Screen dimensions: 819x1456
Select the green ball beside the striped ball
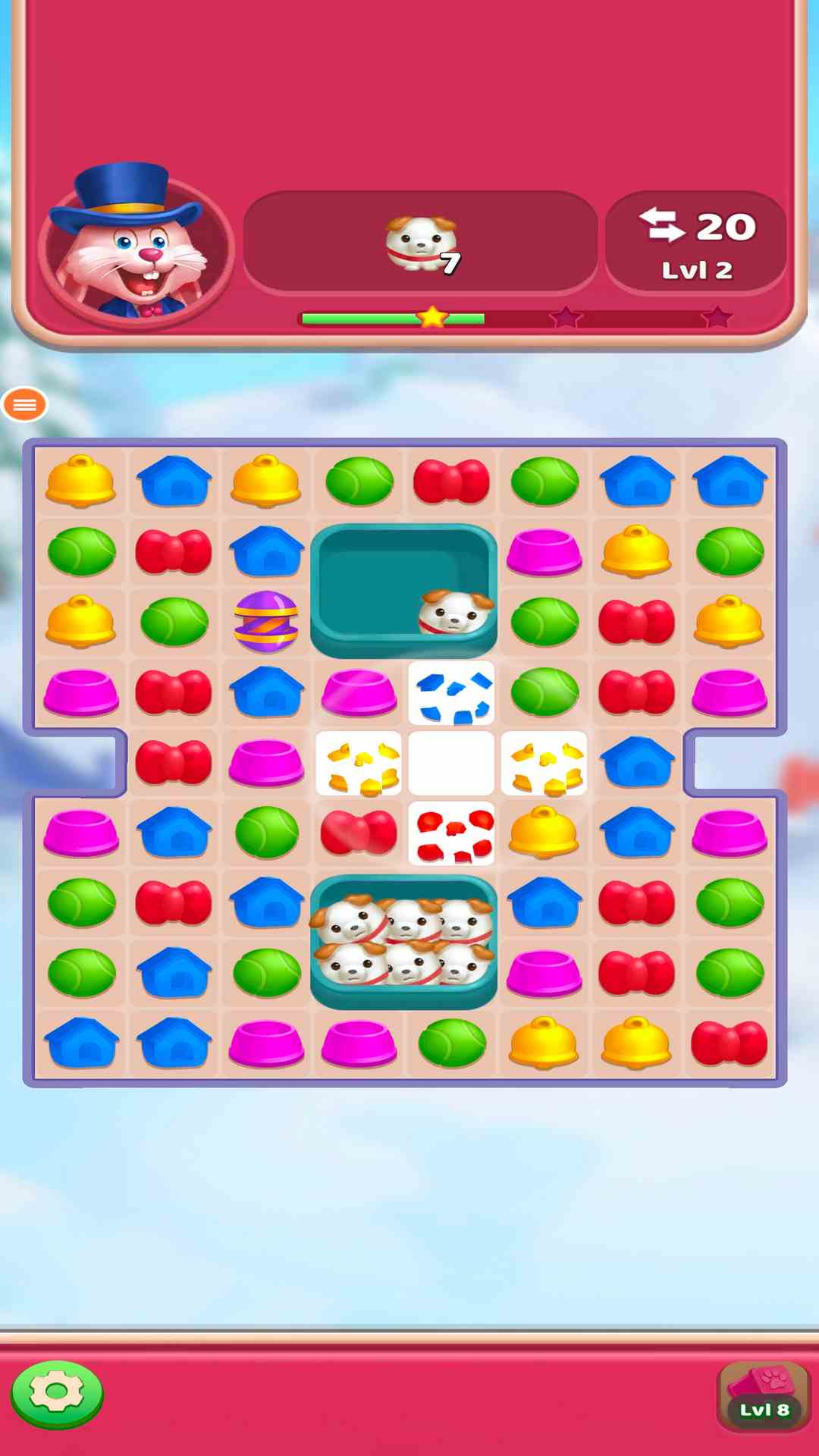pos(174,622)
